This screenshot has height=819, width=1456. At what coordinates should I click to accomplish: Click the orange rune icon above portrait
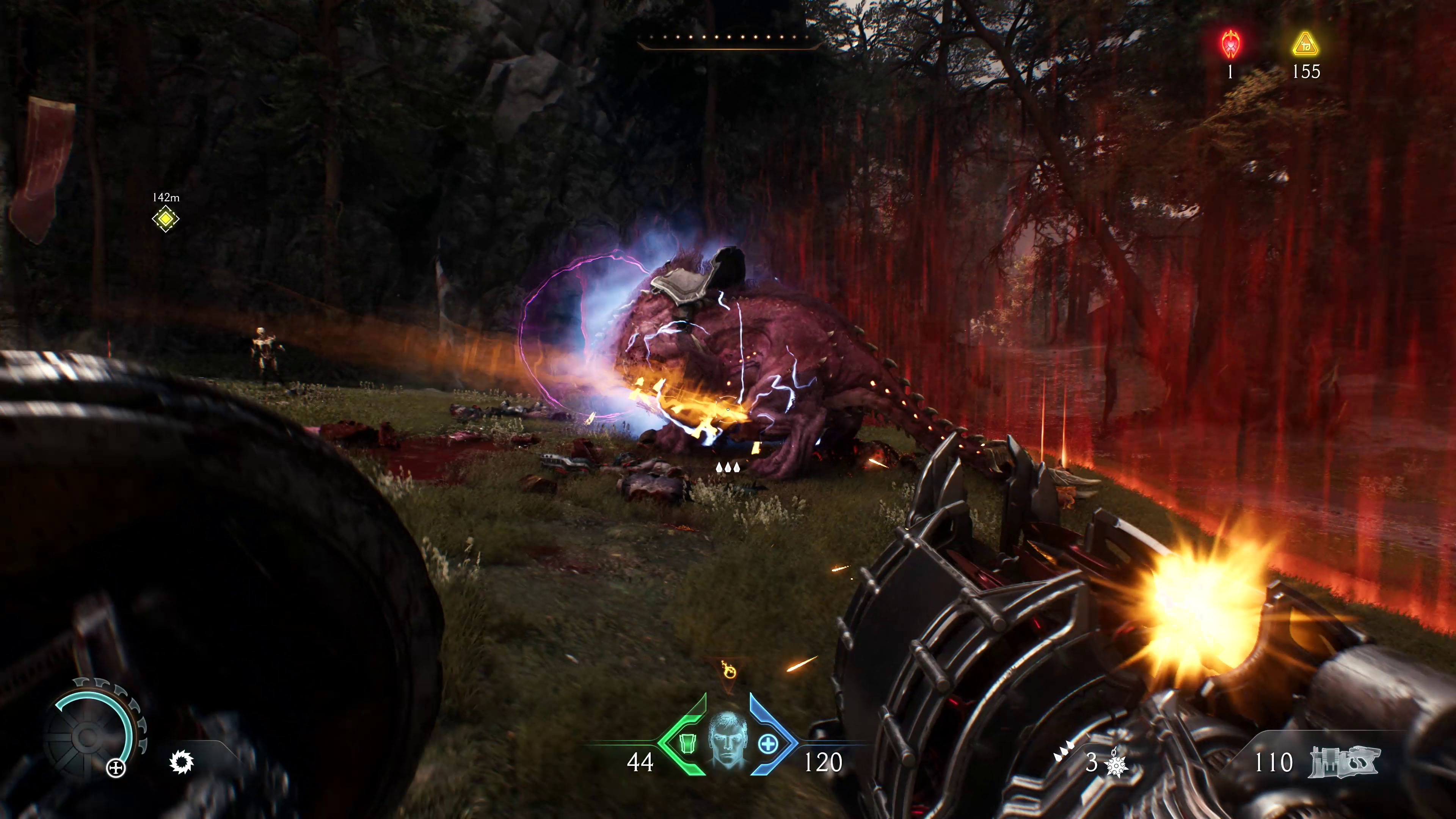(x=728, y=672)
